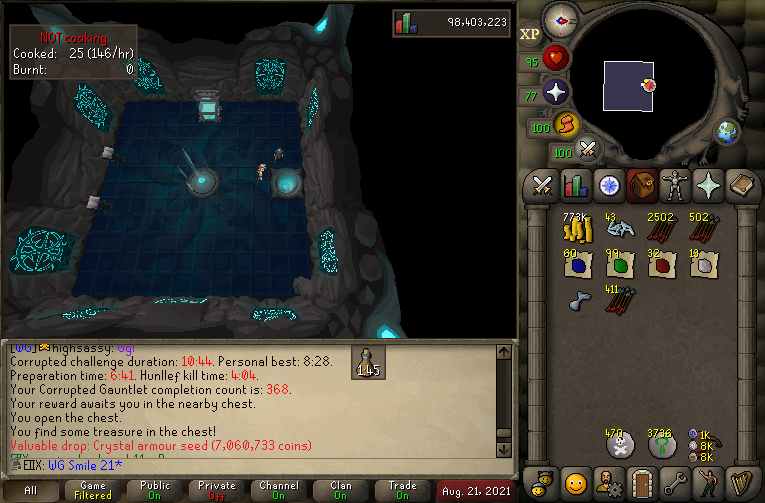765x503 pixels.
Task: Show the Worn Equipment tab
Action: [673, 185]
